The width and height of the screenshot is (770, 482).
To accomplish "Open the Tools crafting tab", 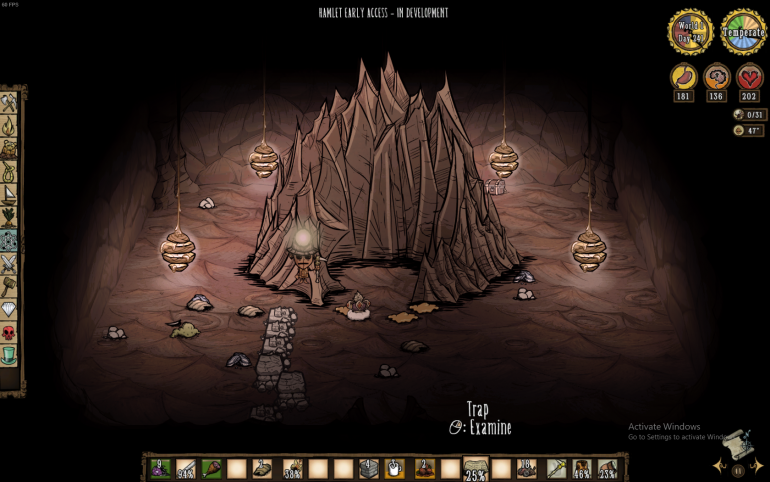I will click(9, 102).
